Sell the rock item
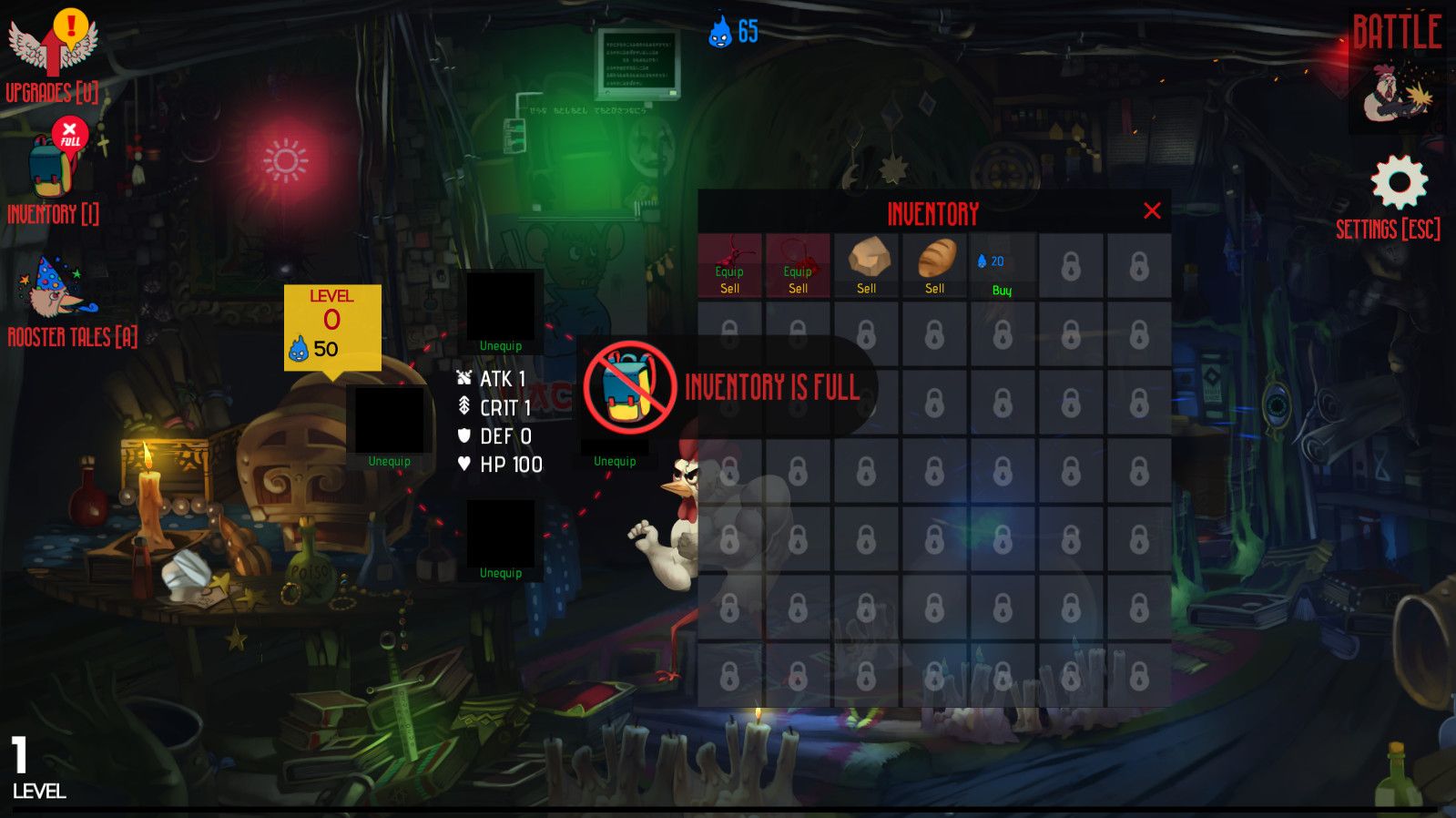 click(866, 289)
